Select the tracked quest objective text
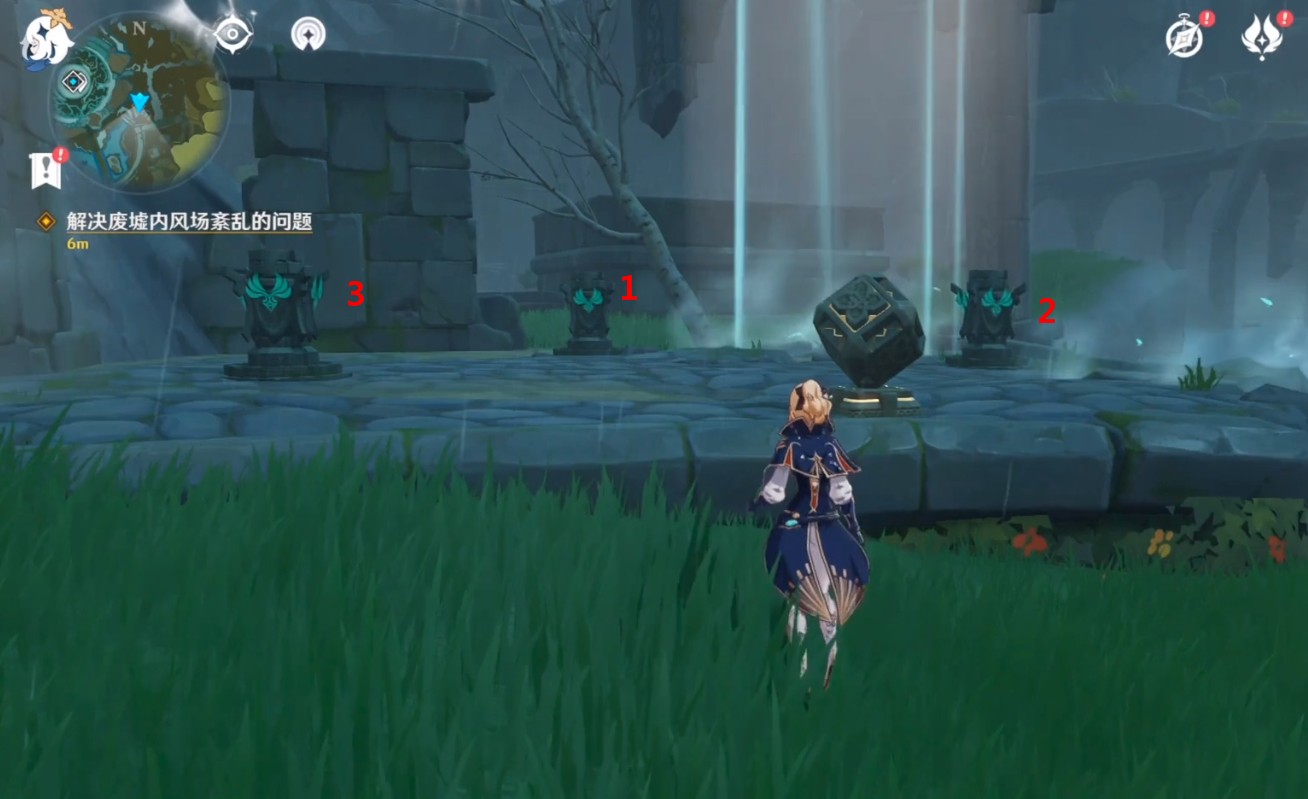Screen dimensions: 1308x799 [189, 222]
